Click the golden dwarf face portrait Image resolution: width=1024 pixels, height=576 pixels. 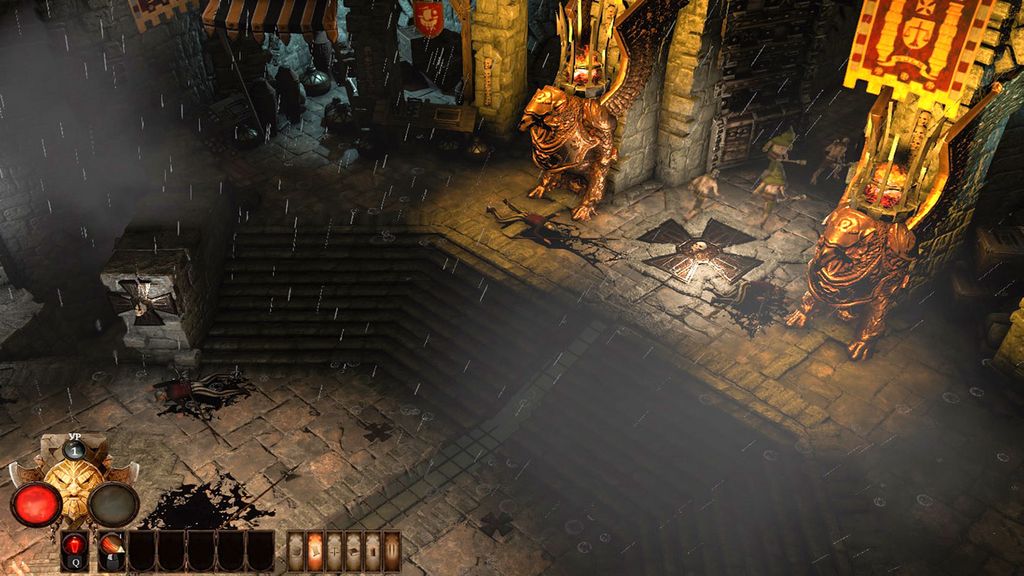(74, 491)
